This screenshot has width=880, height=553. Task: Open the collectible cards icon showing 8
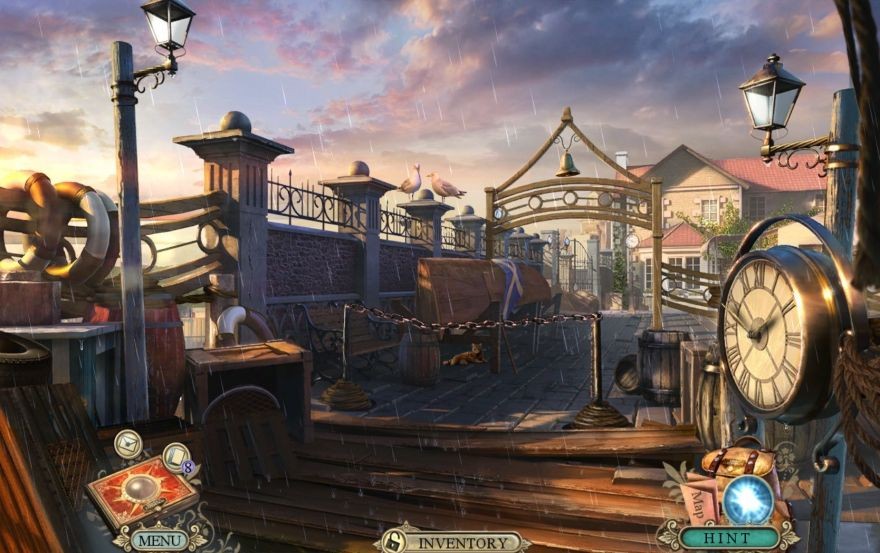(x=177, y=458)
